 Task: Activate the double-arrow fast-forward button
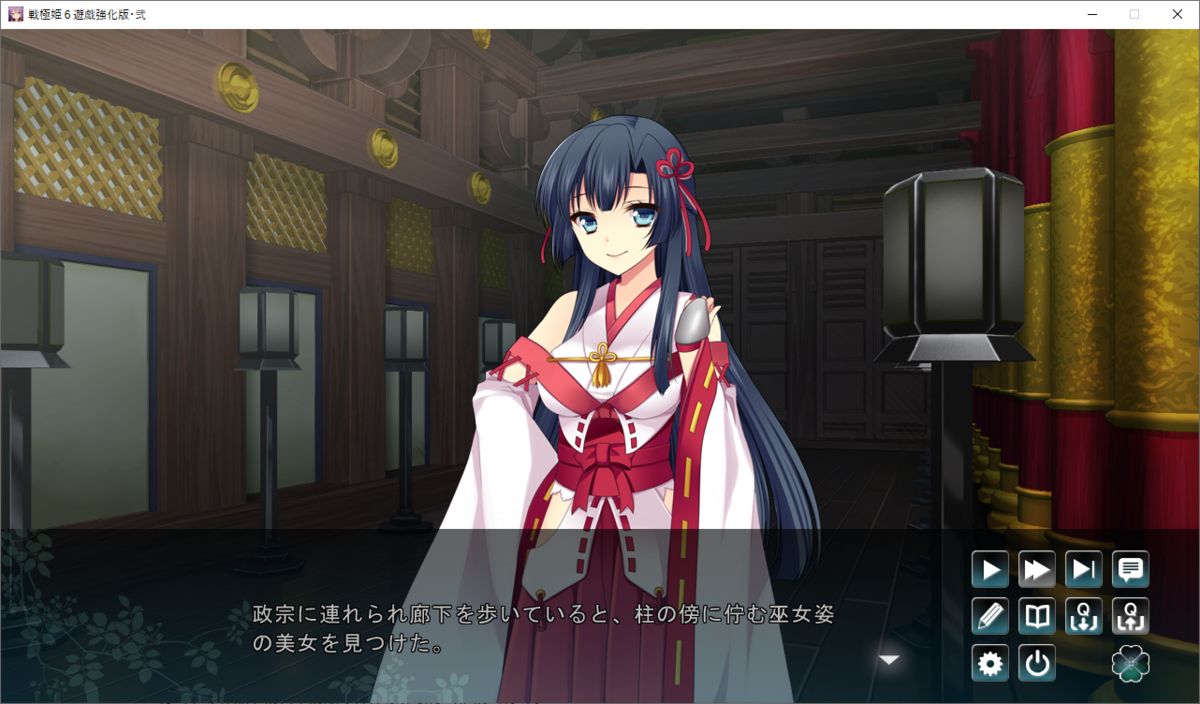[x=1037, y=570]
